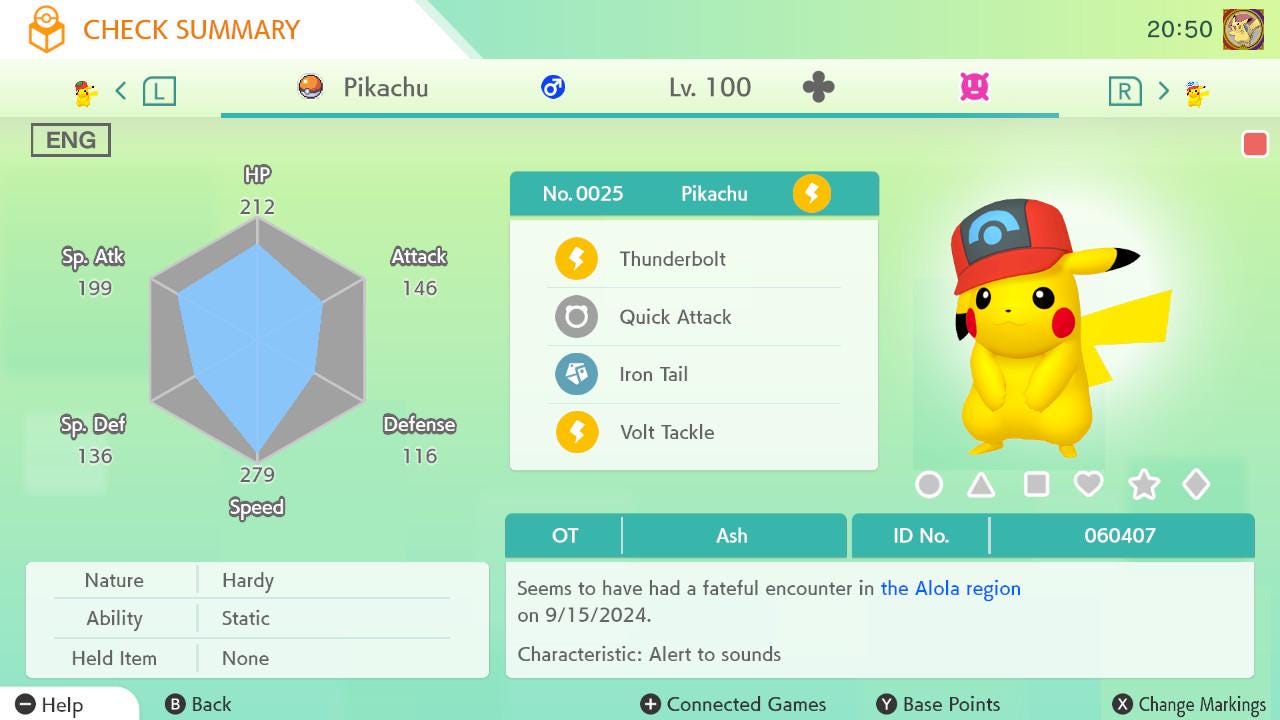The width and height of the screenshot is (1280, 720).
Task: Click the ENG language tag
Action: coord(71,140)
